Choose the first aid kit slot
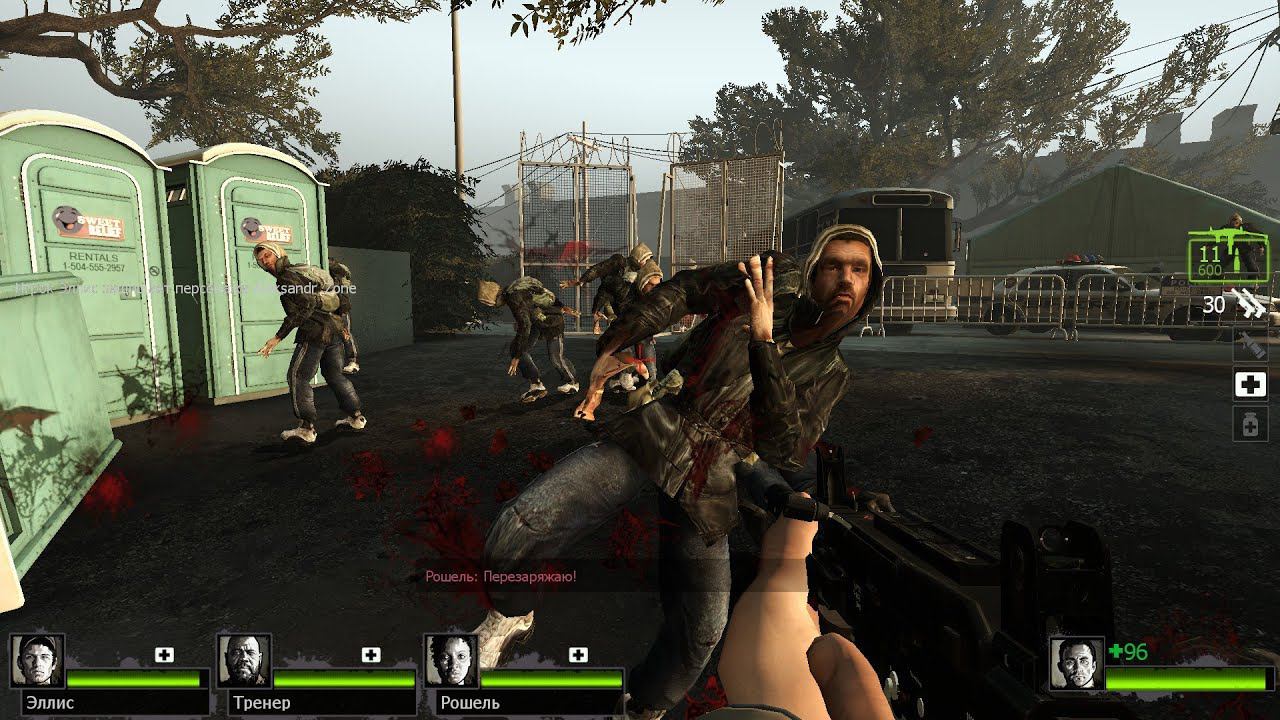 1250,384
